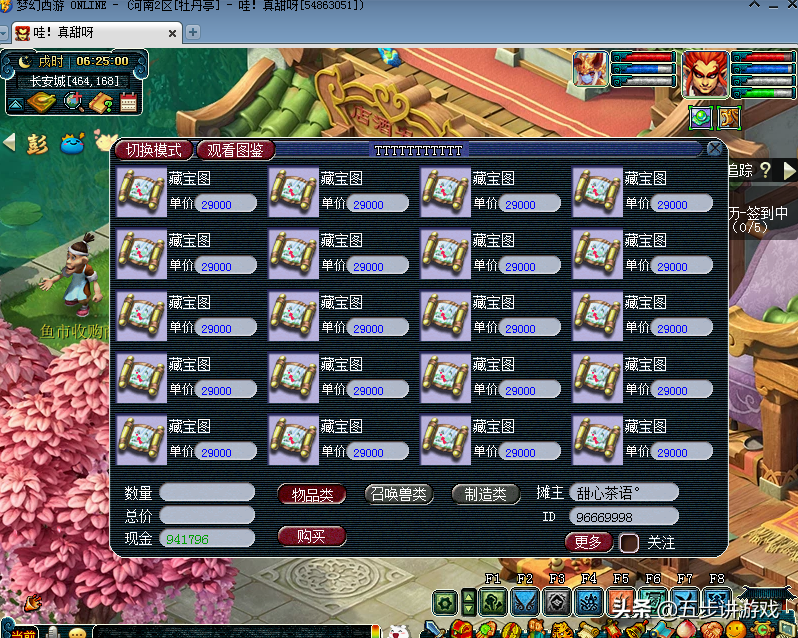Screen dimensions: 798x638
Task: Open the player character portrait
Action: pyautogui.click(x=705, y=74)
